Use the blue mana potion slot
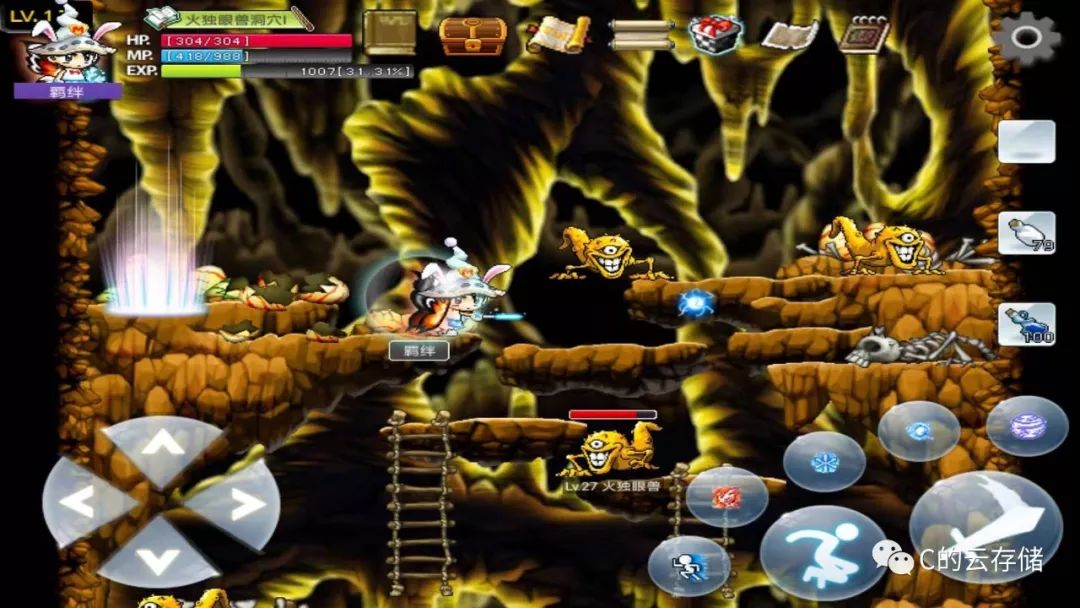Image resolution: width=1080 pixels, height=608 pixels. (x=1026, y=324)
